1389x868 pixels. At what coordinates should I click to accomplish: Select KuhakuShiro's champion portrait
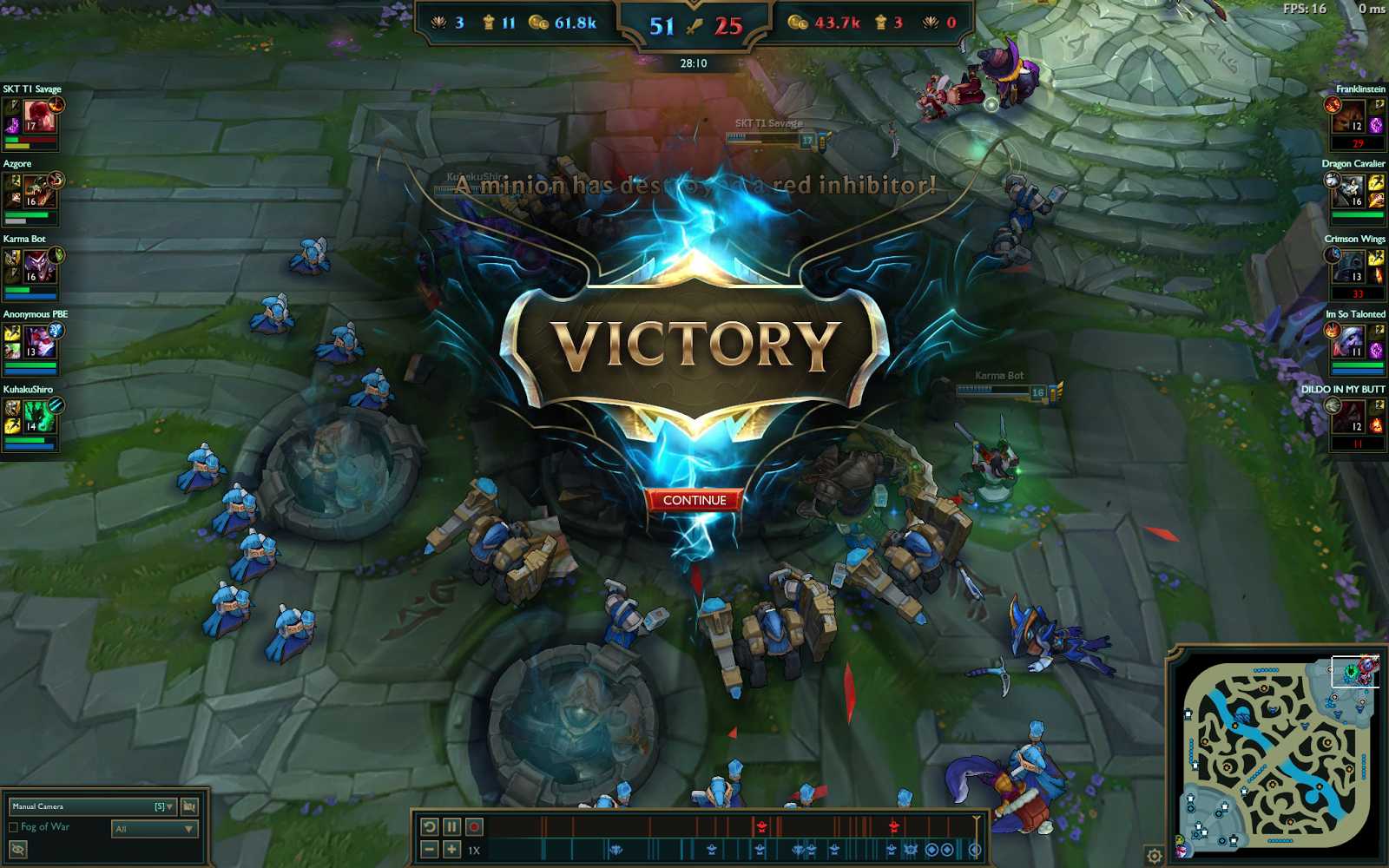click(39, 417)
